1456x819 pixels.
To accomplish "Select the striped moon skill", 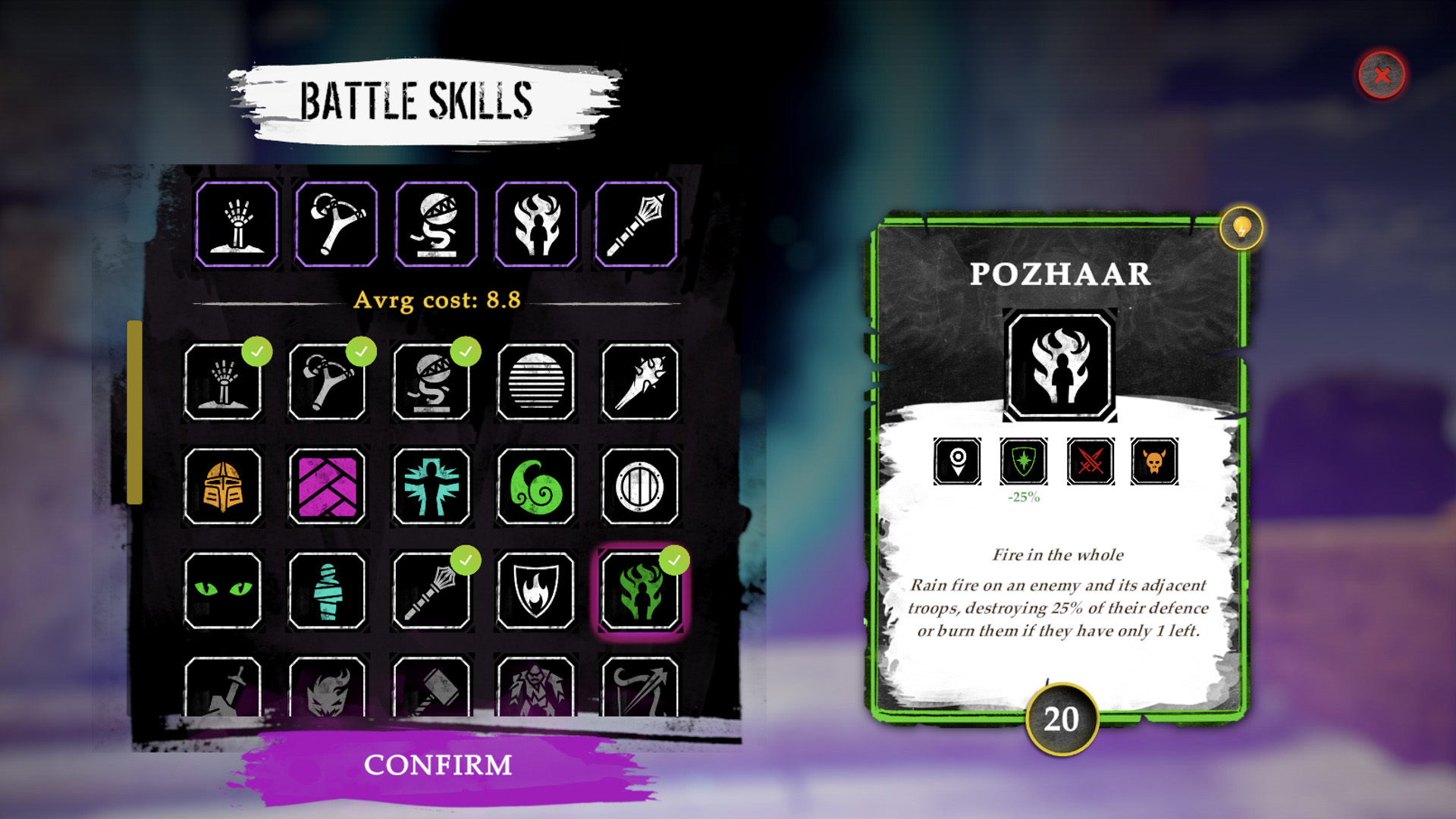I will click(x=536, y=381).
